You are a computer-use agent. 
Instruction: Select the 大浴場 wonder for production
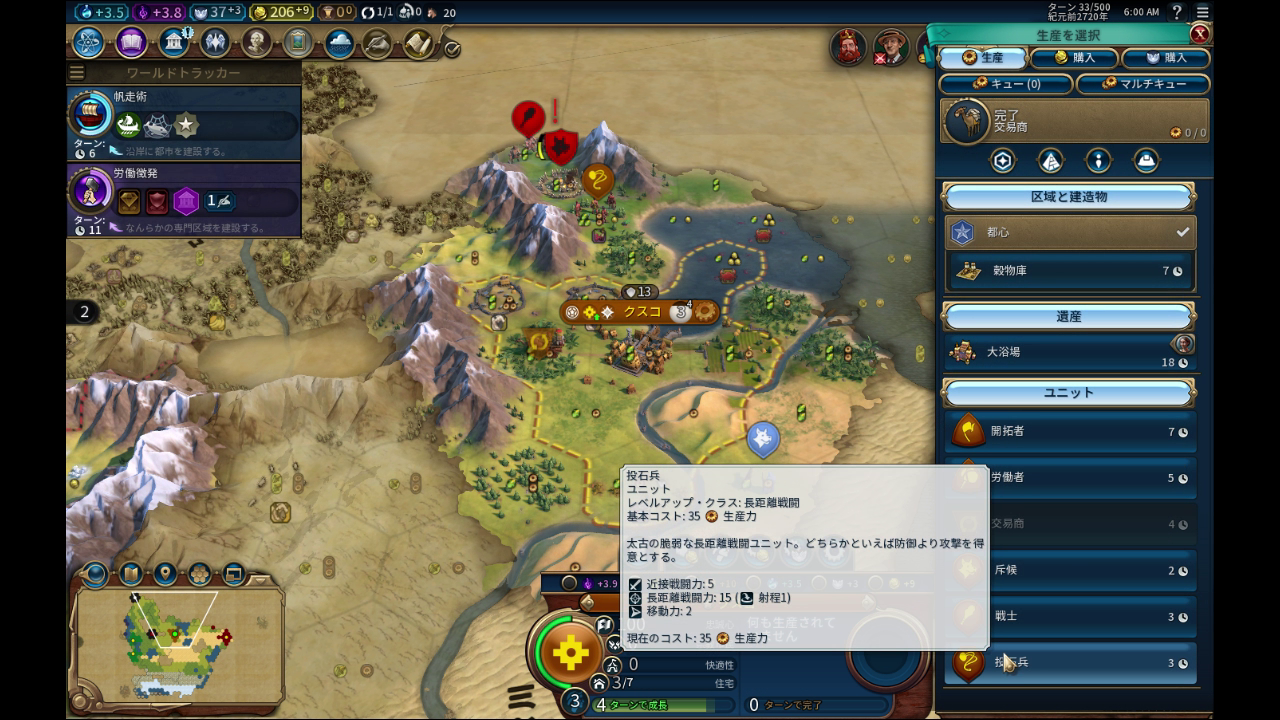(x=1069, y=352)
